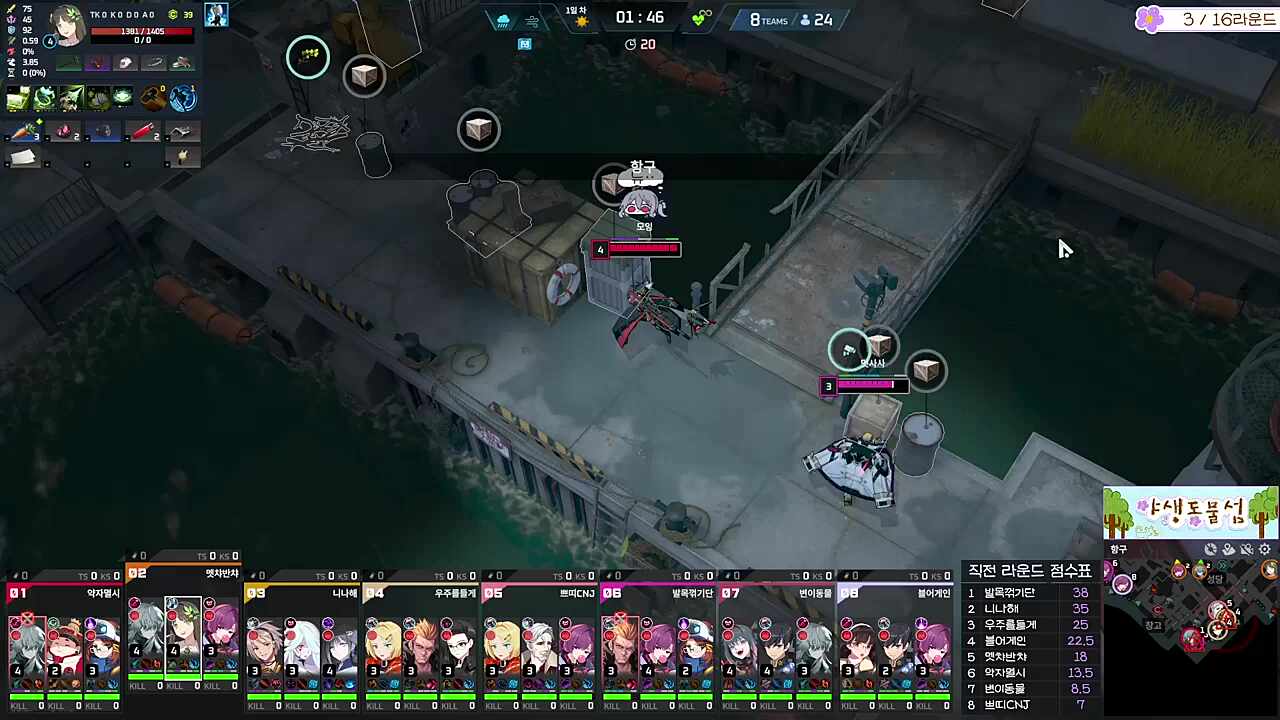Click the red health bar showing 1381/1405
This screenshot has width=1280, height=720.
click(141, 32)
